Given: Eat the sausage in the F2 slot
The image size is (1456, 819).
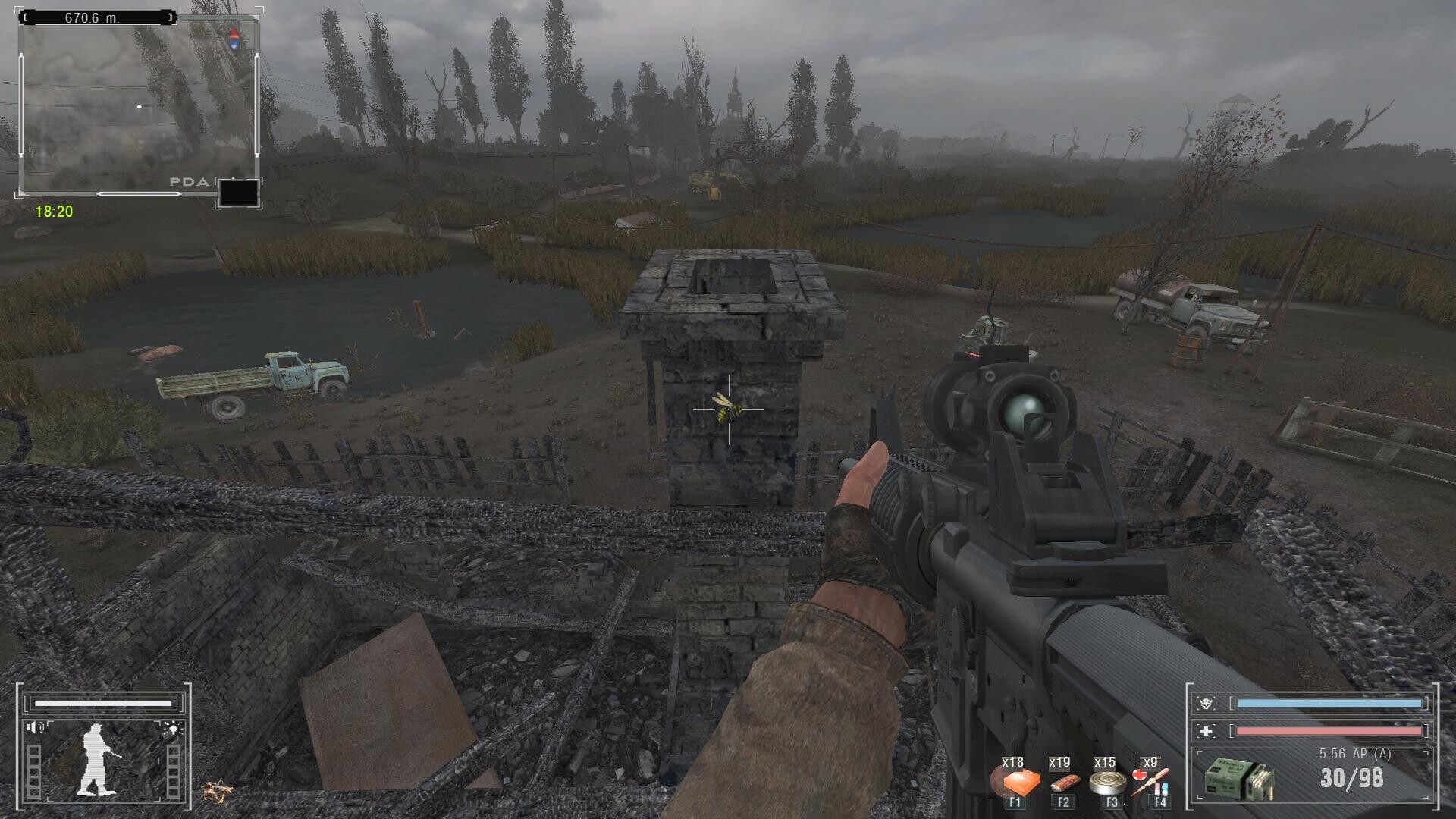Looking at the screenshot, I should (x=1062, y=782).
